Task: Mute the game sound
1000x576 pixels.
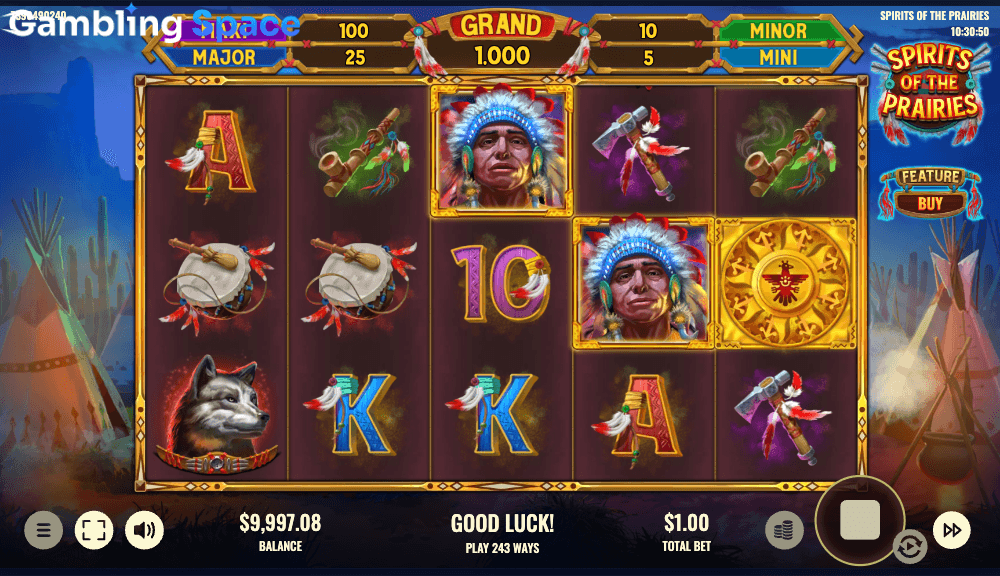Action: (144, 530)
